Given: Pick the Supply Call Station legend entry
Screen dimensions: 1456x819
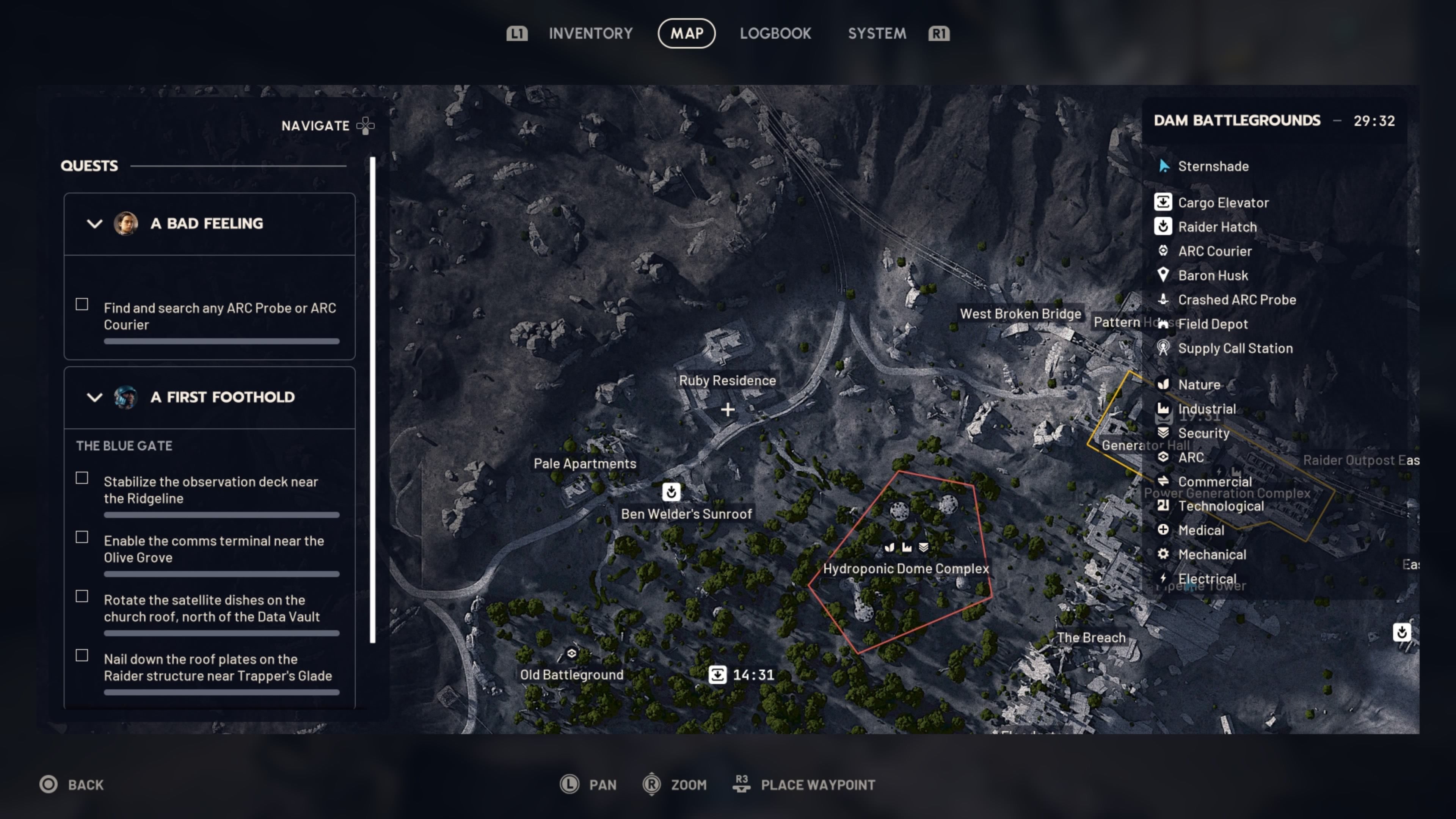Looking at the screenshot, I should [1235, 348].
